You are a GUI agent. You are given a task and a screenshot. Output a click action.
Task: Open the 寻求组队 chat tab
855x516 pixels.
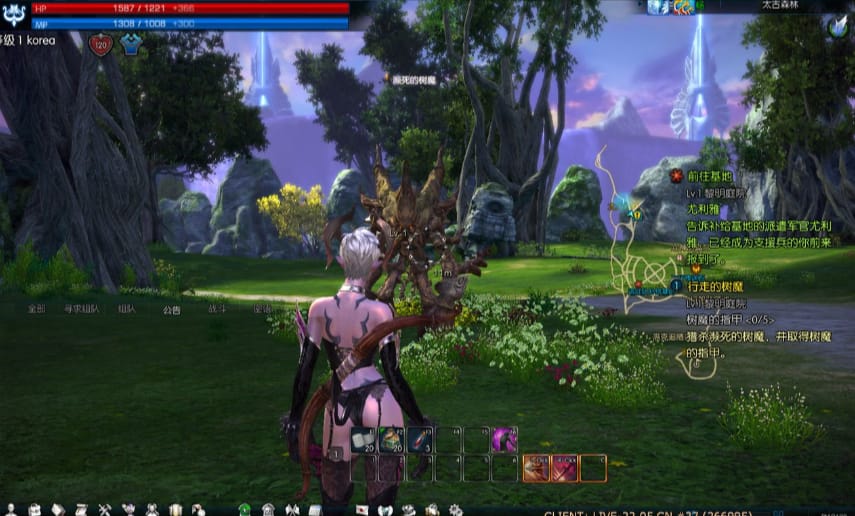point(82,310)
